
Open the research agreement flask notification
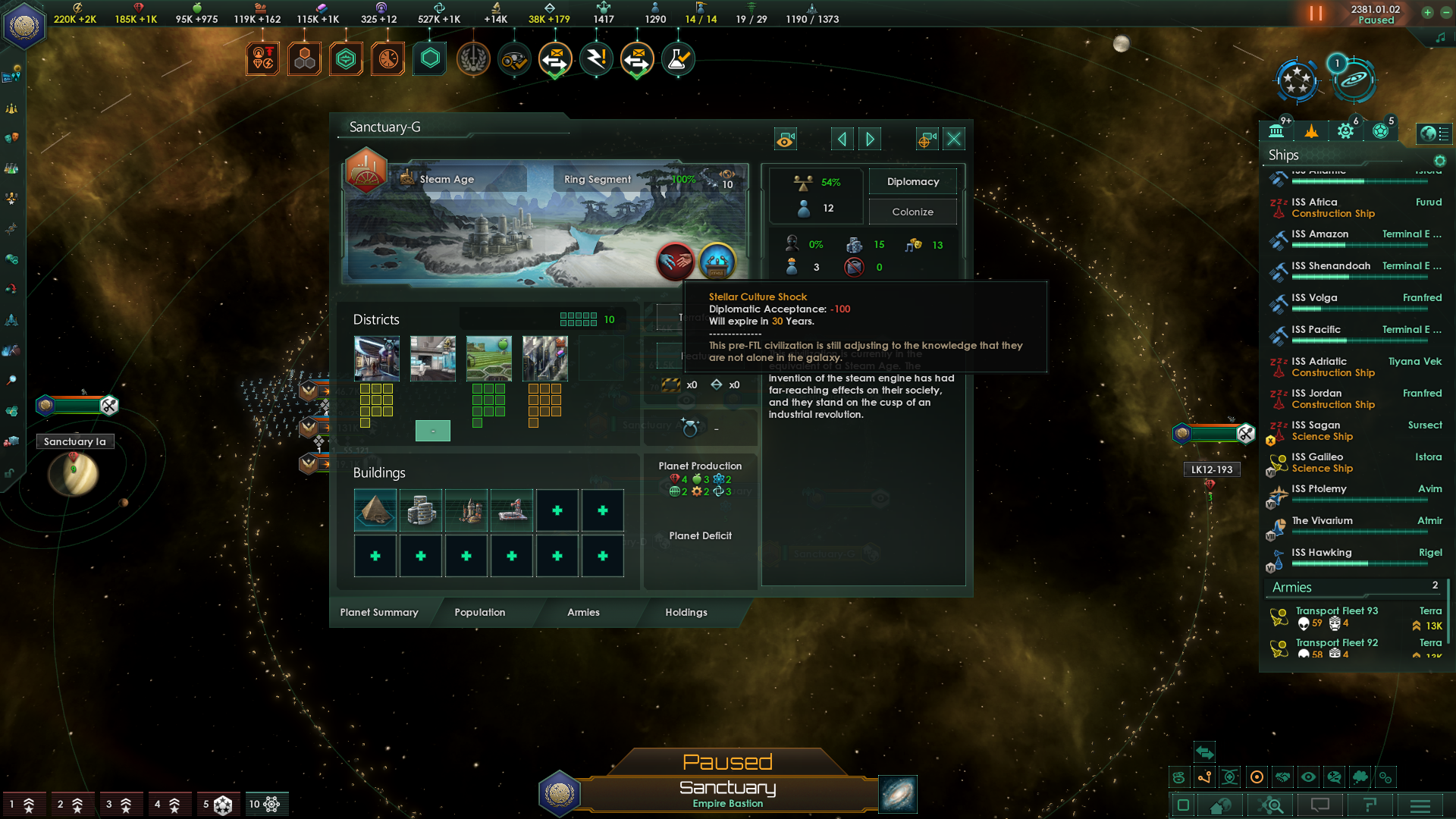coord(677,58)
